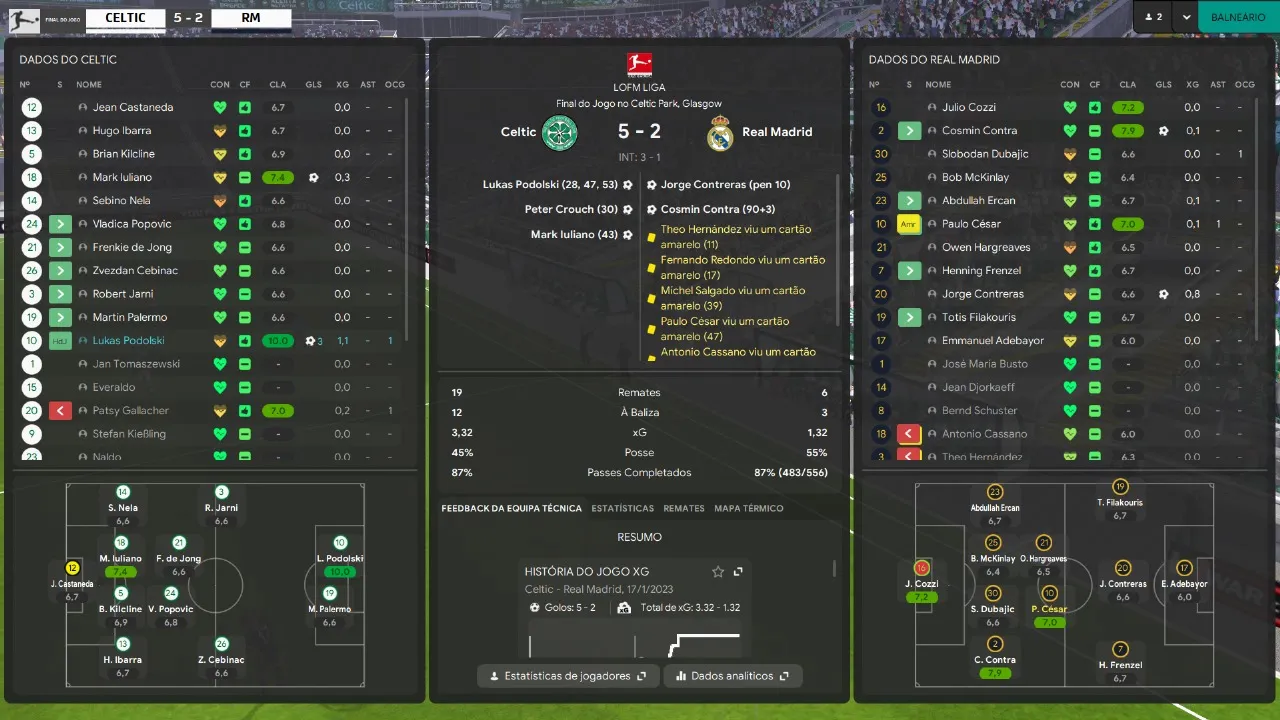Select the Feedback da Equipa Técnica tab

tap(511, 508)
